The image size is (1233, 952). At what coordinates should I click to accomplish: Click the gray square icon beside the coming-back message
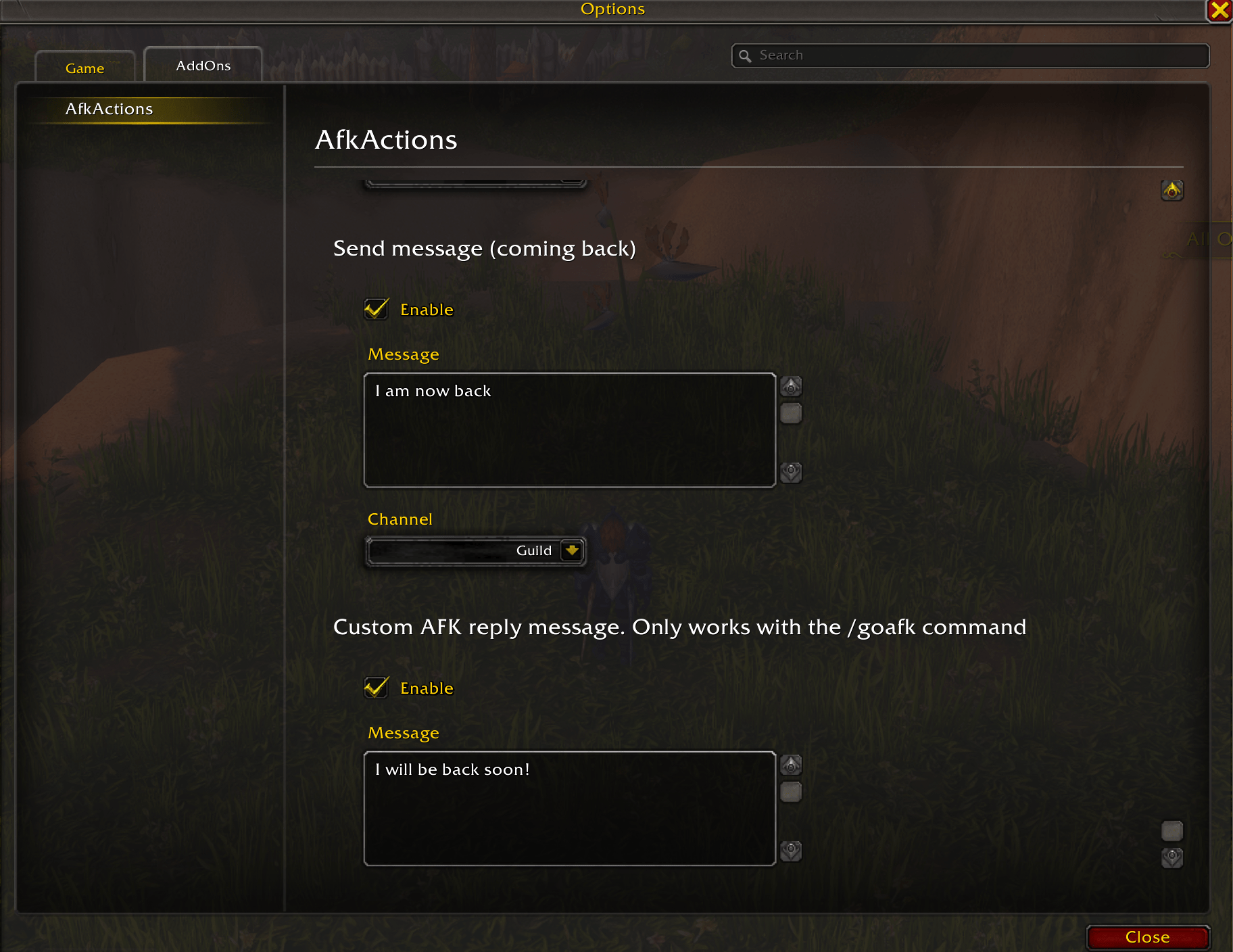click(791, 413)
